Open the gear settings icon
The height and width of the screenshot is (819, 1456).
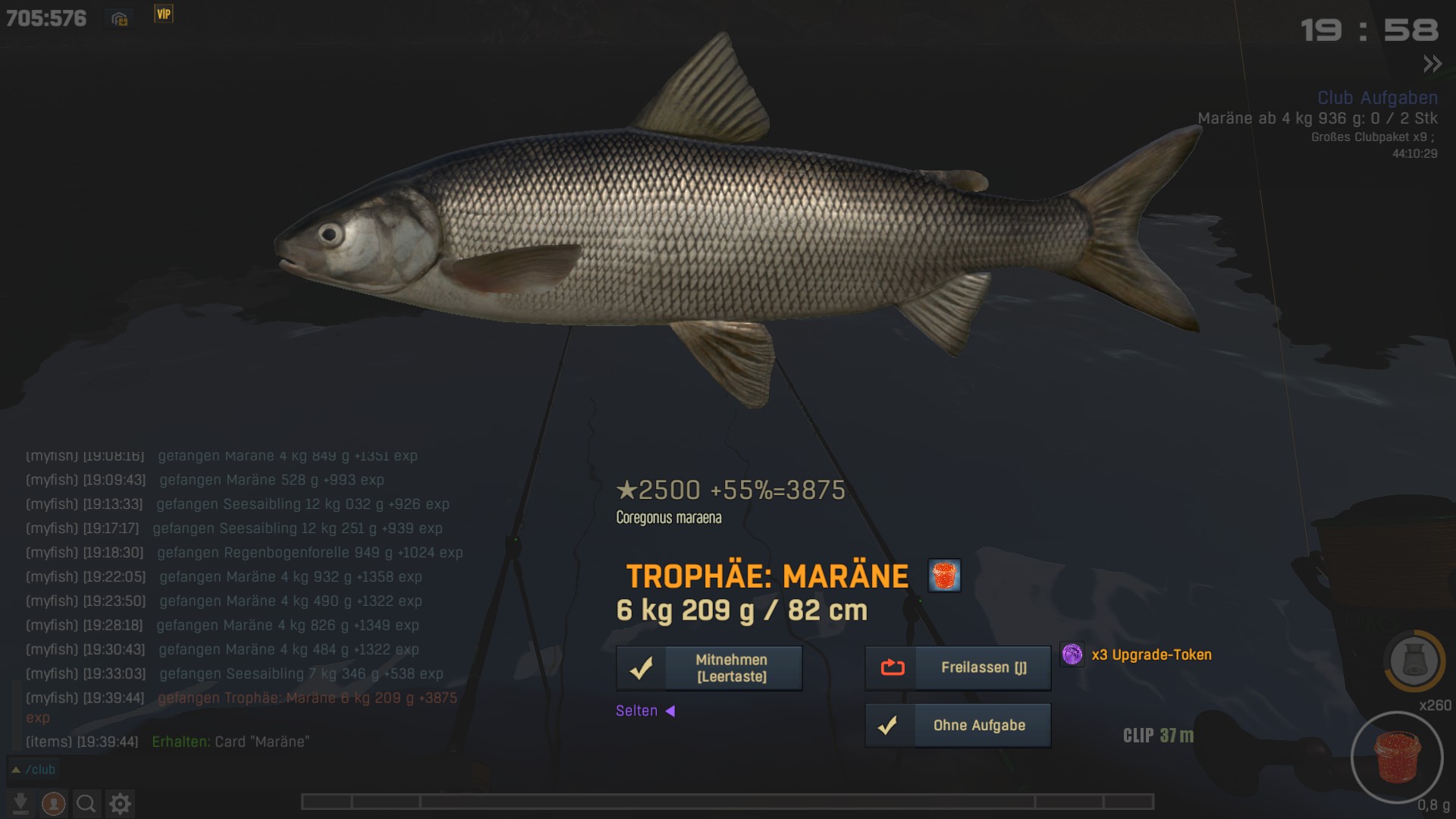pos(120,803)
